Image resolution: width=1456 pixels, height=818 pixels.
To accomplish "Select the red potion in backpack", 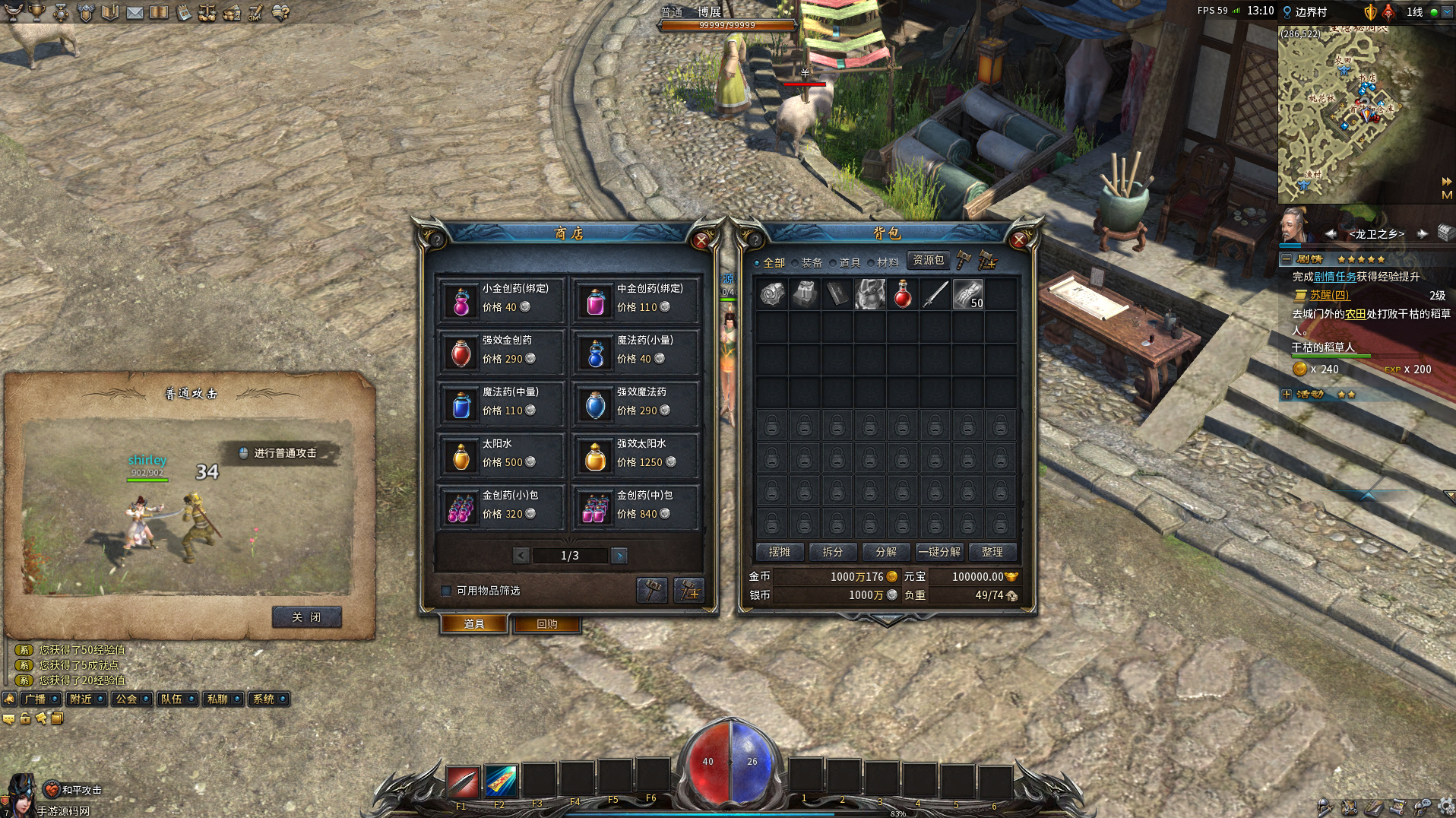I will click(x=903, y=294).
